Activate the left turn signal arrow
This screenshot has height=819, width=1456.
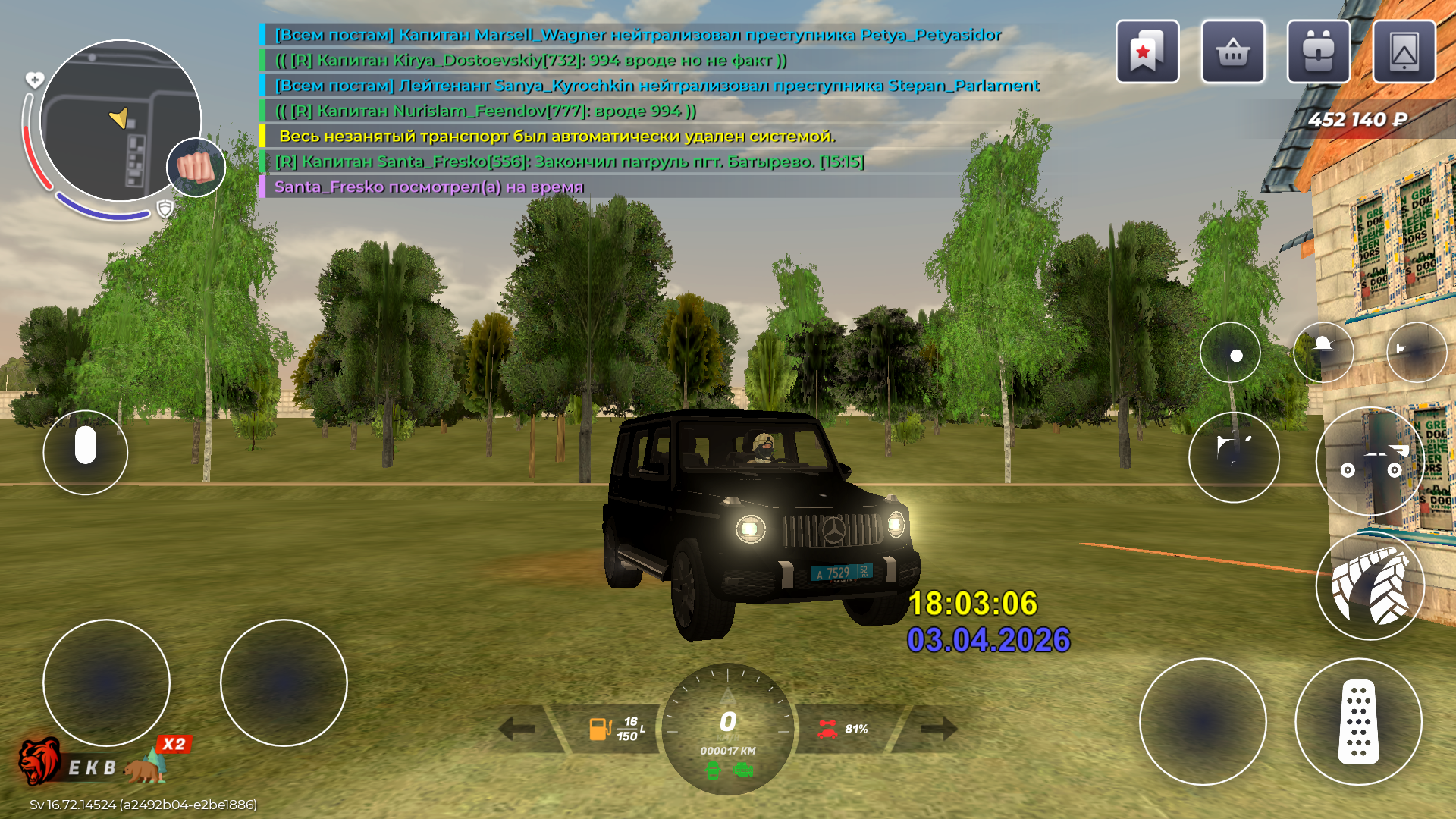518,729
